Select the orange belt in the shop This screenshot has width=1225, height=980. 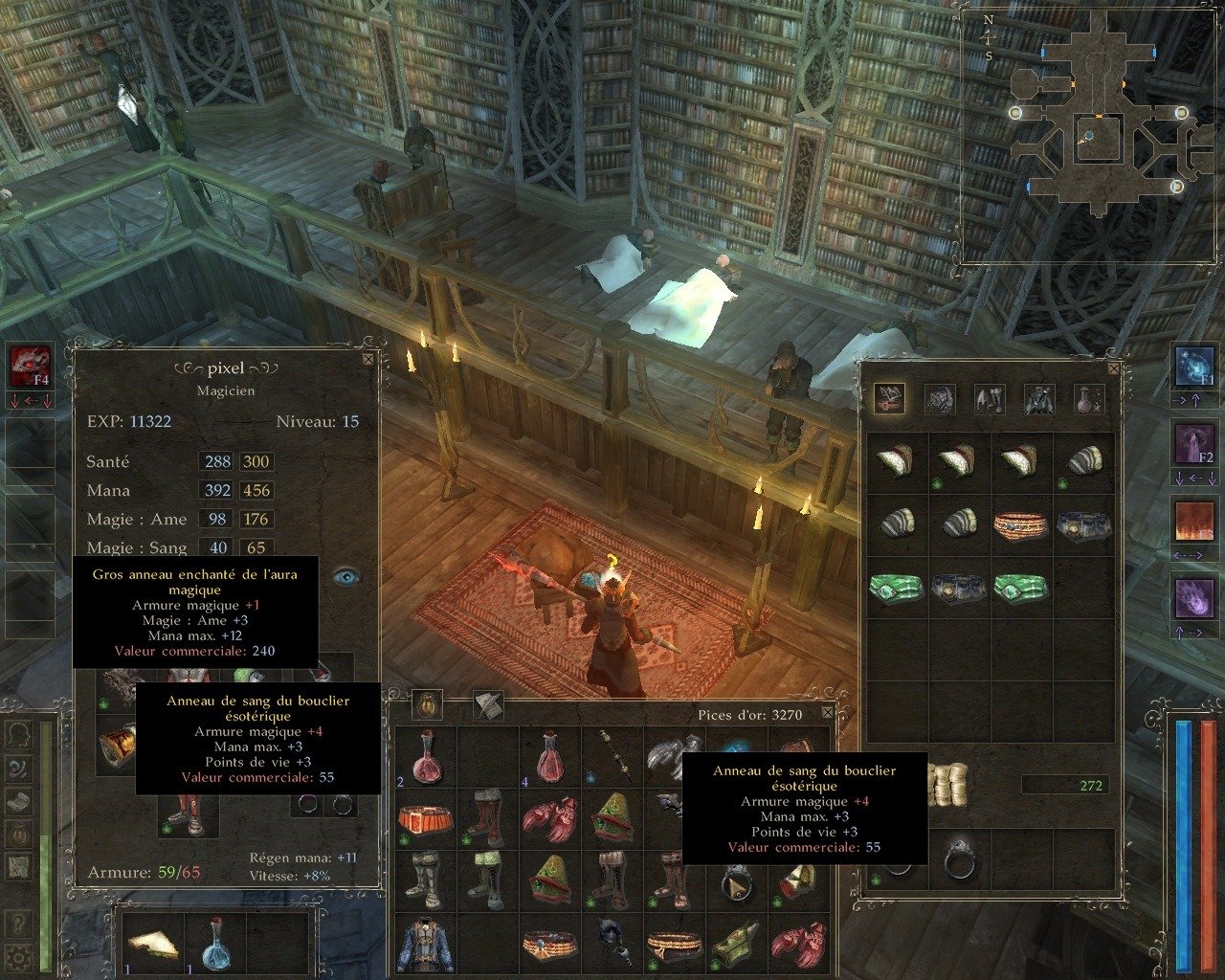tap(1021, 524)
